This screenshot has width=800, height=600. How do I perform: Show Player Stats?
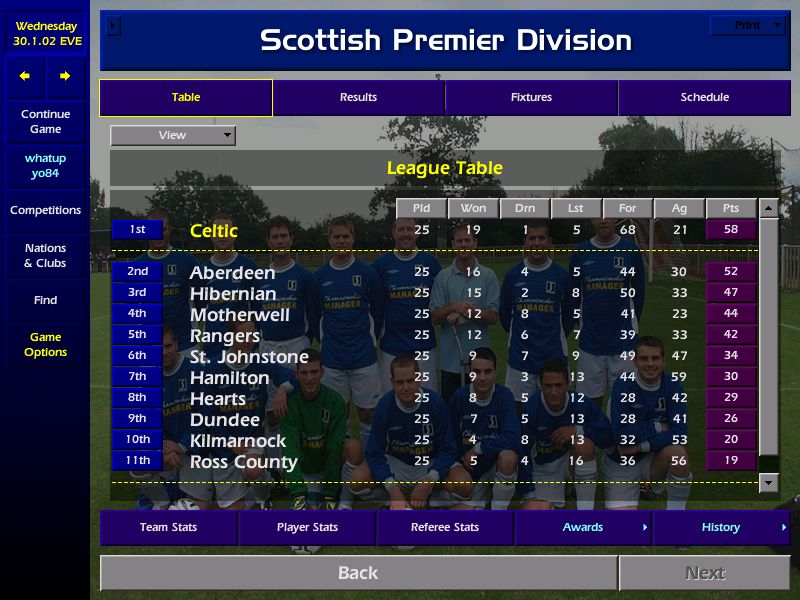pos(307,528)
